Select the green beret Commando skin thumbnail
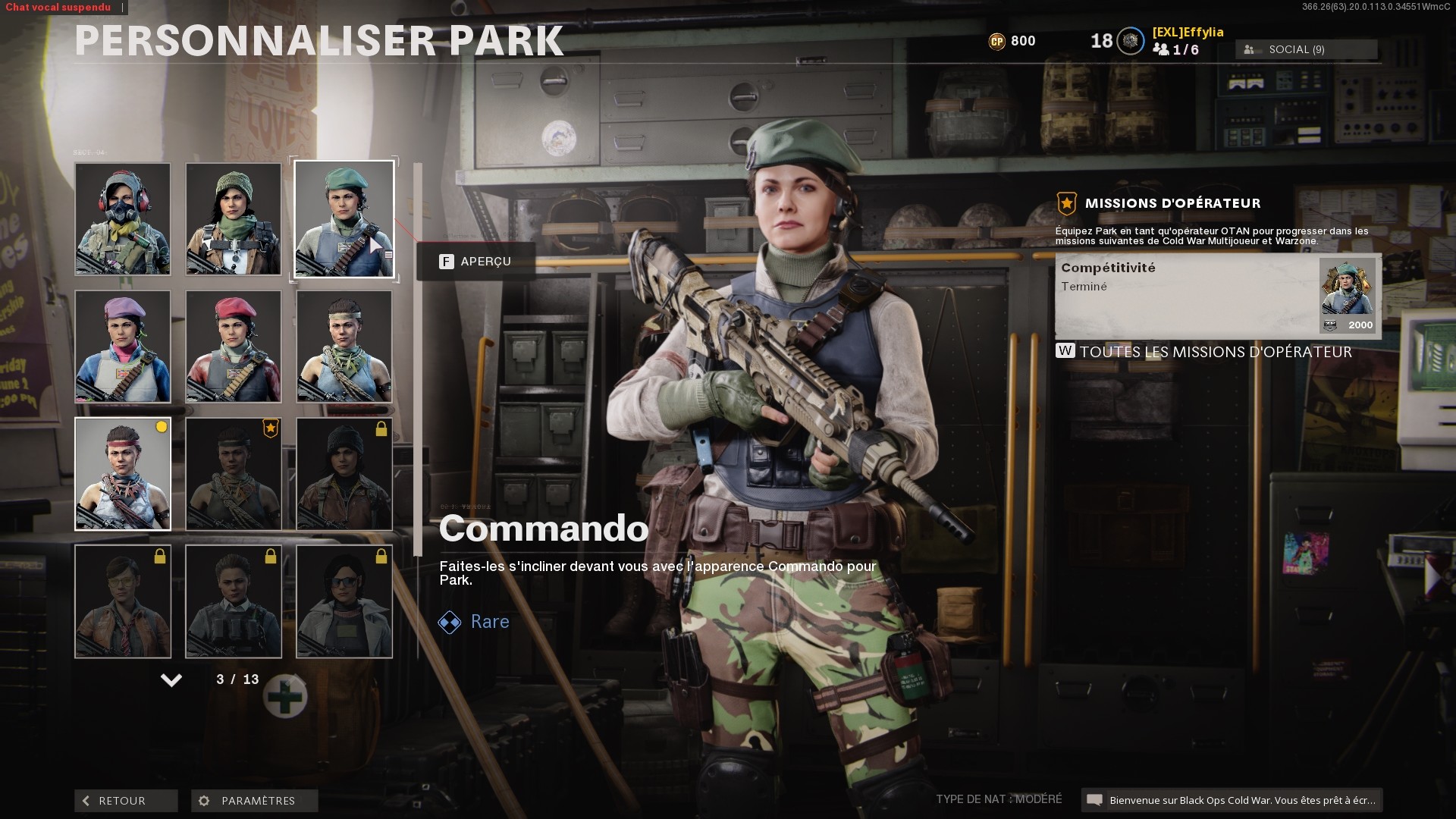The height and width of the screenshot is (819, 1456). (343, 219)
